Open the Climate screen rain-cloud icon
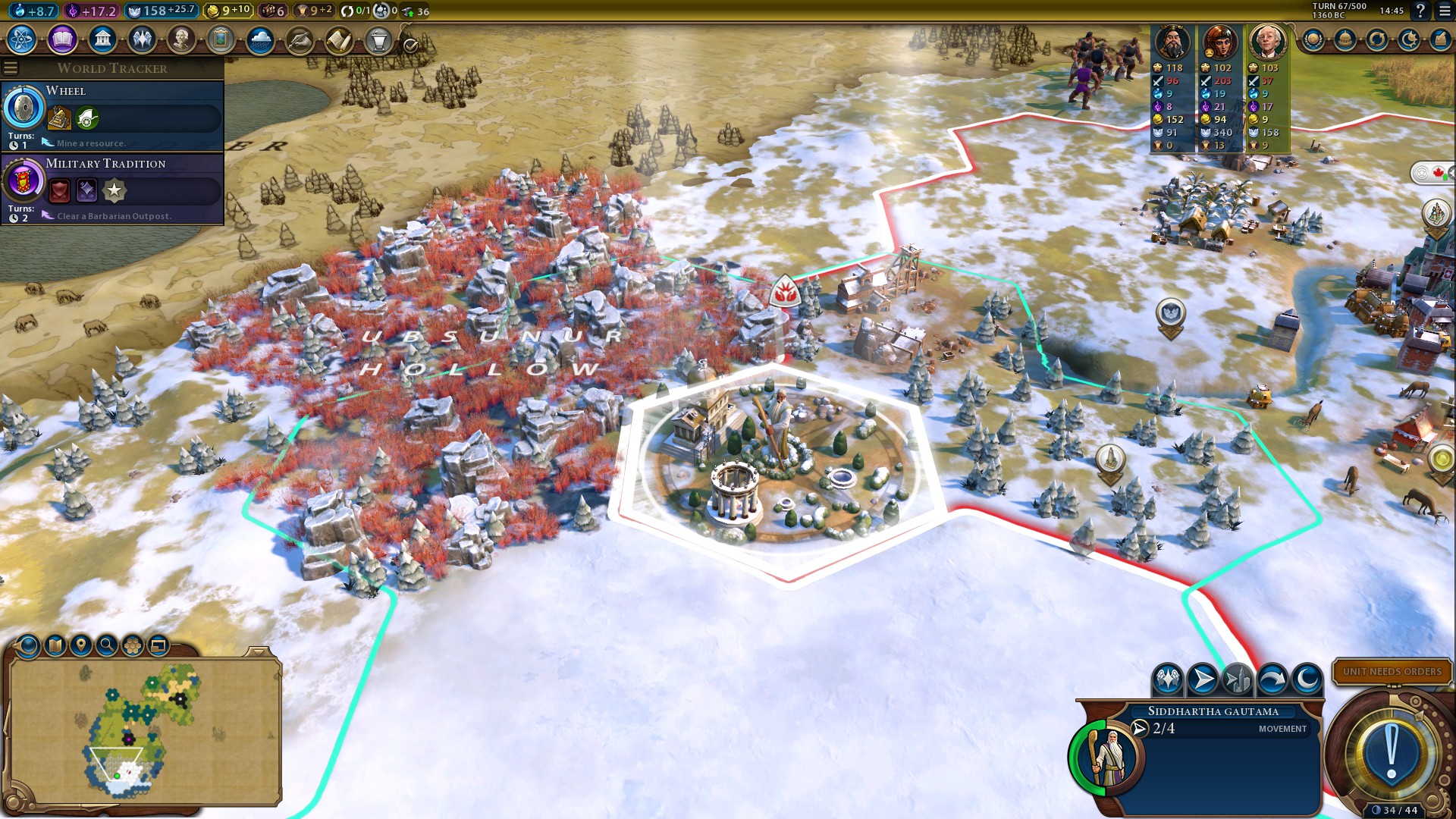The height and width of the screenshot is (819, 1456). point(260,39)
